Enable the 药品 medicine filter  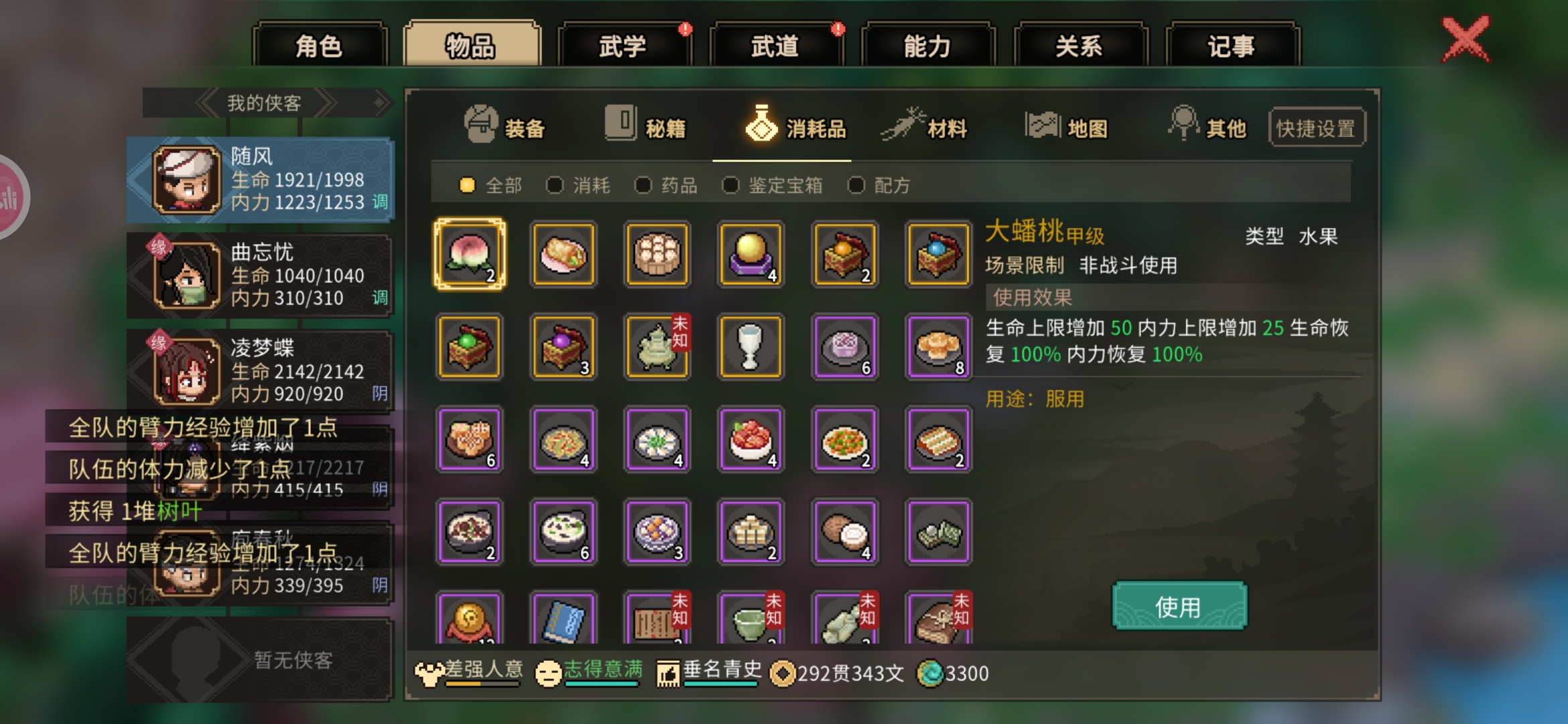tap(644, 186)
